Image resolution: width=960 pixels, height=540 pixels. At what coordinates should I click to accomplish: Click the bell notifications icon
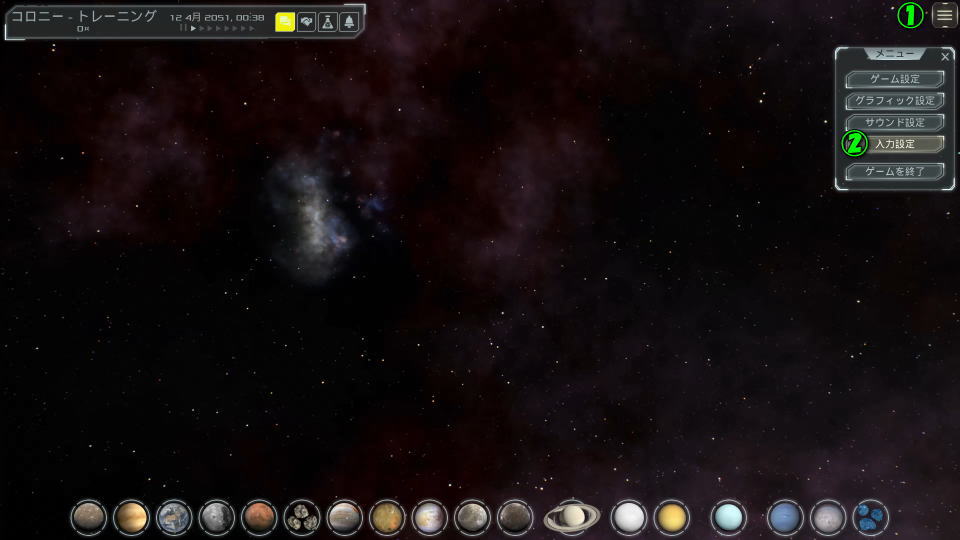click(x=349, y=22)
